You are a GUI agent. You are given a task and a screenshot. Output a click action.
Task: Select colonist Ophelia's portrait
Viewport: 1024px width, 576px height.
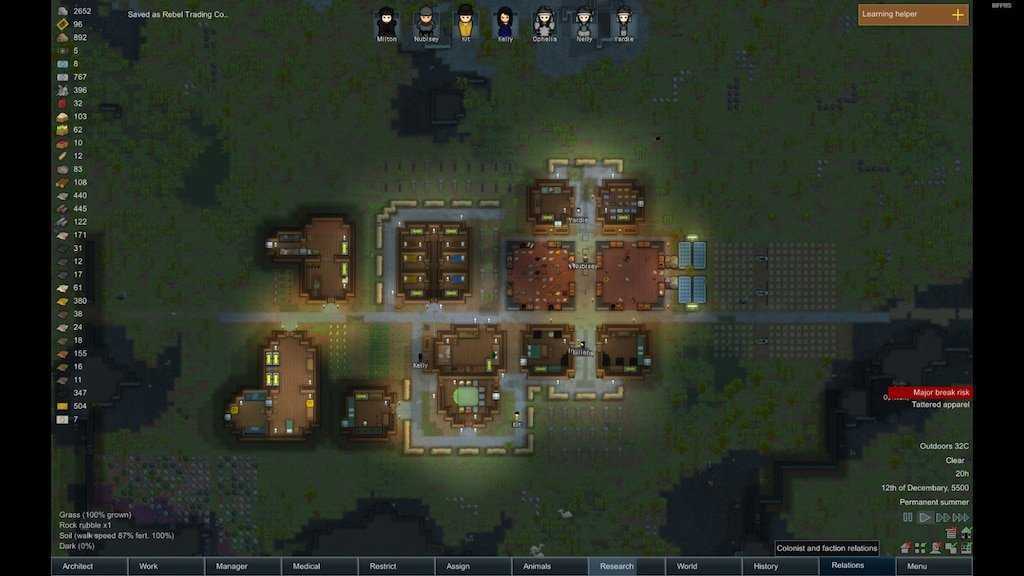click(544, 21)
